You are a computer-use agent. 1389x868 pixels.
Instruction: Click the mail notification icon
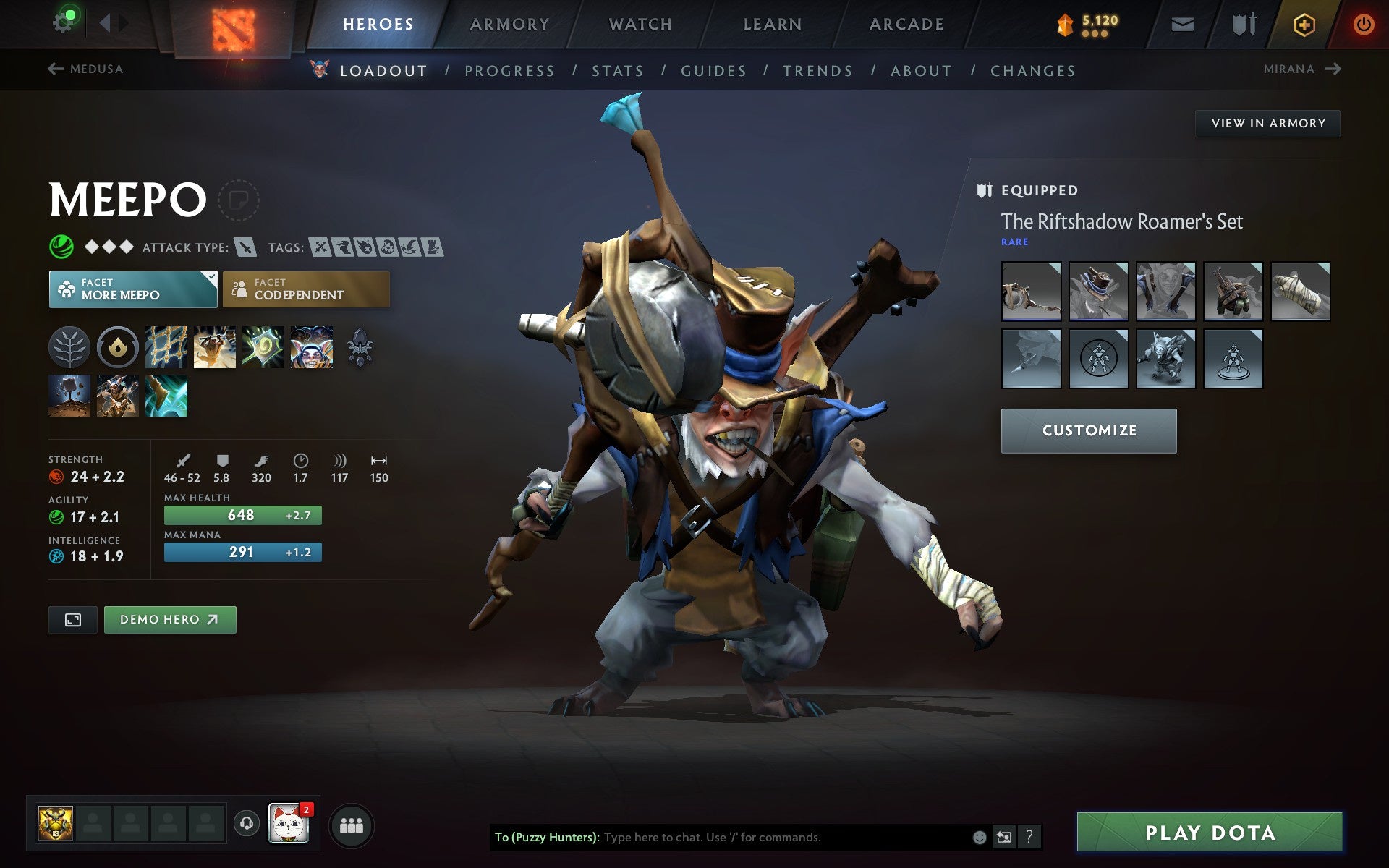[1182, 23]
